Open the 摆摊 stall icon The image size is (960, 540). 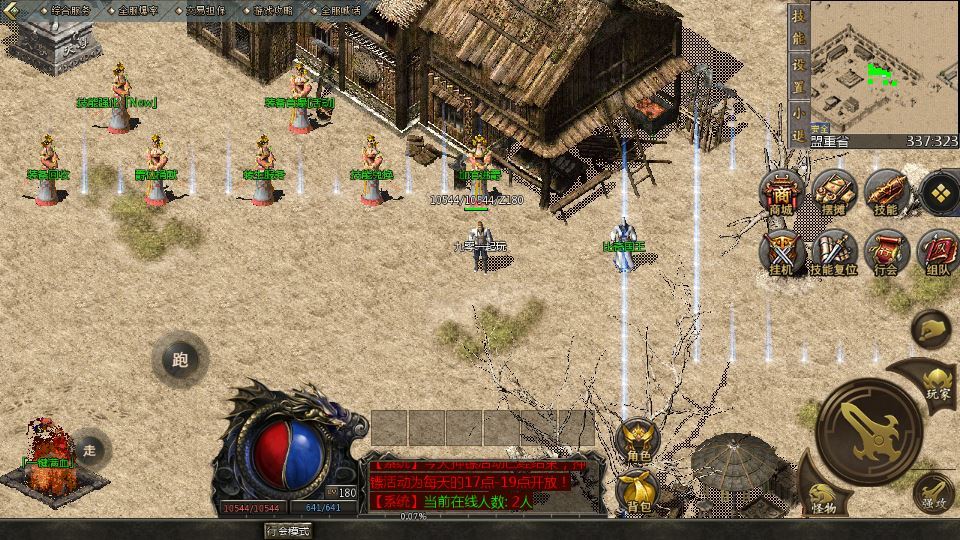[833, 193]
